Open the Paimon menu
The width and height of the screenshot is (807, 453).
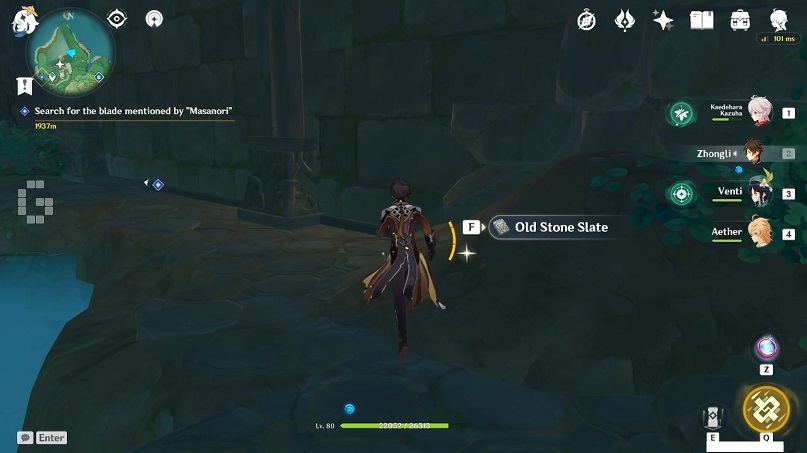(24, 18)
